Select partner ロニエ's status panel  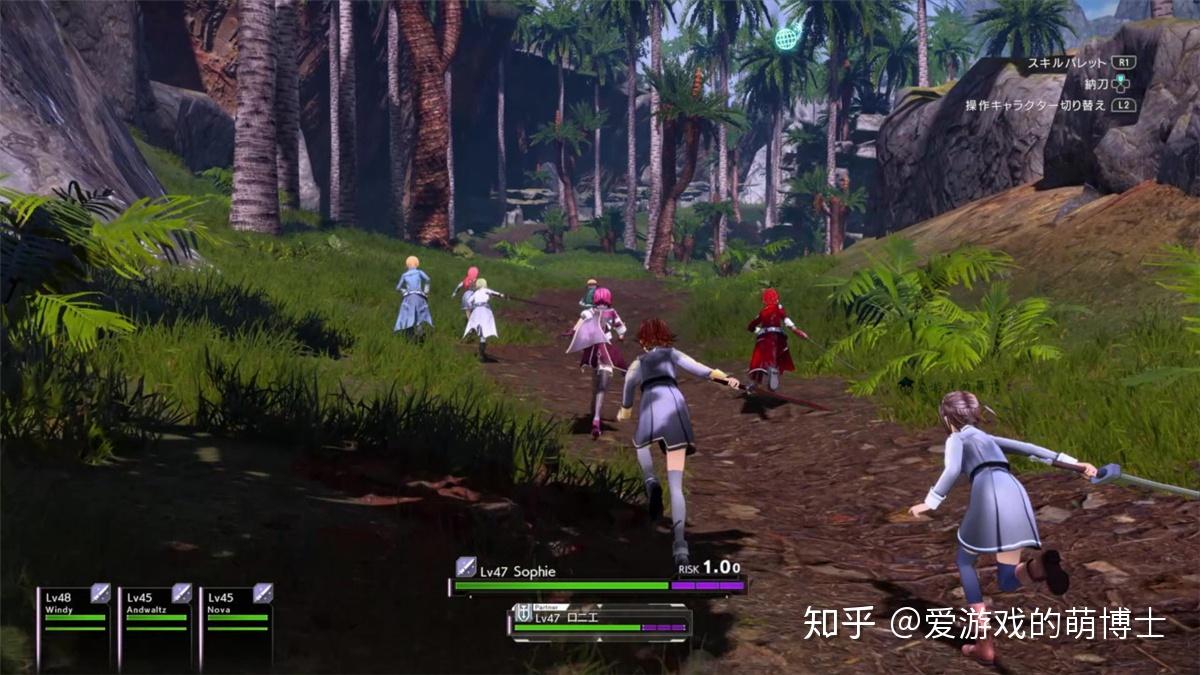click(600, 621)
